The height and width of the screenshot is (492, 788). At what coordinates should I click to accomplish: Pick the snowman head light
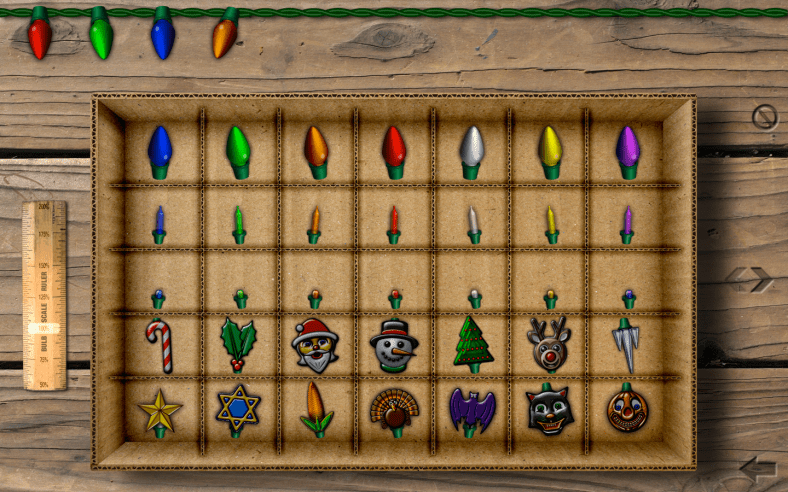[x=394, y=344]
